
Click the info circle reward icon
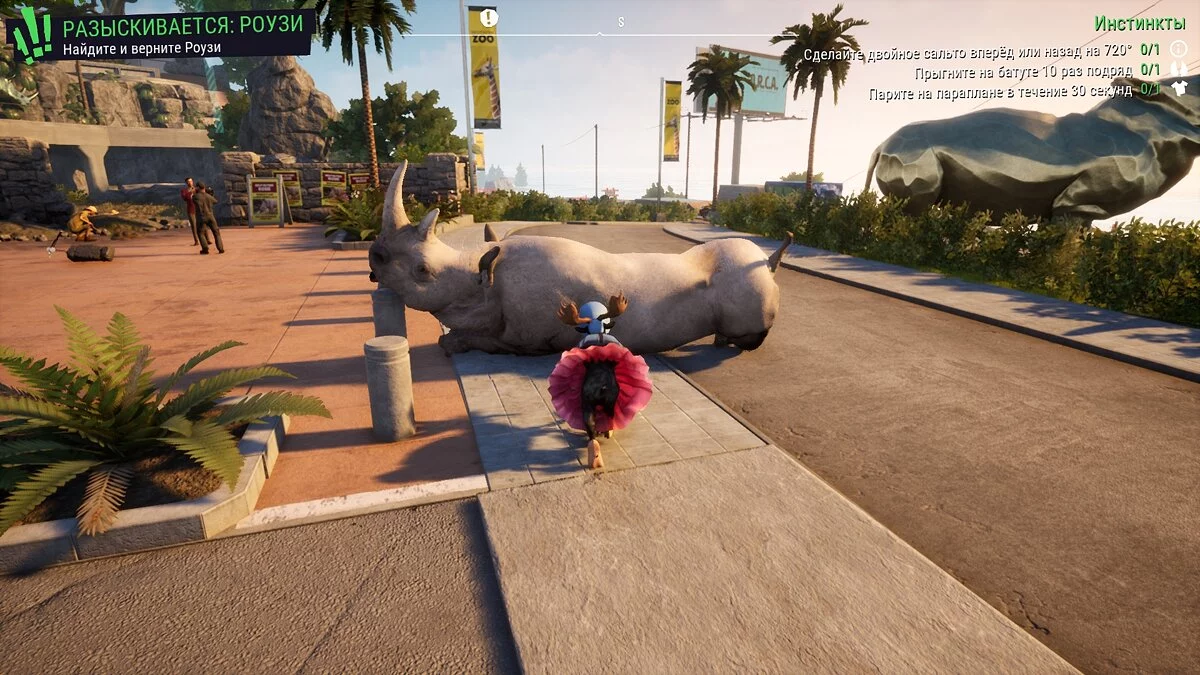point(1178,49)
